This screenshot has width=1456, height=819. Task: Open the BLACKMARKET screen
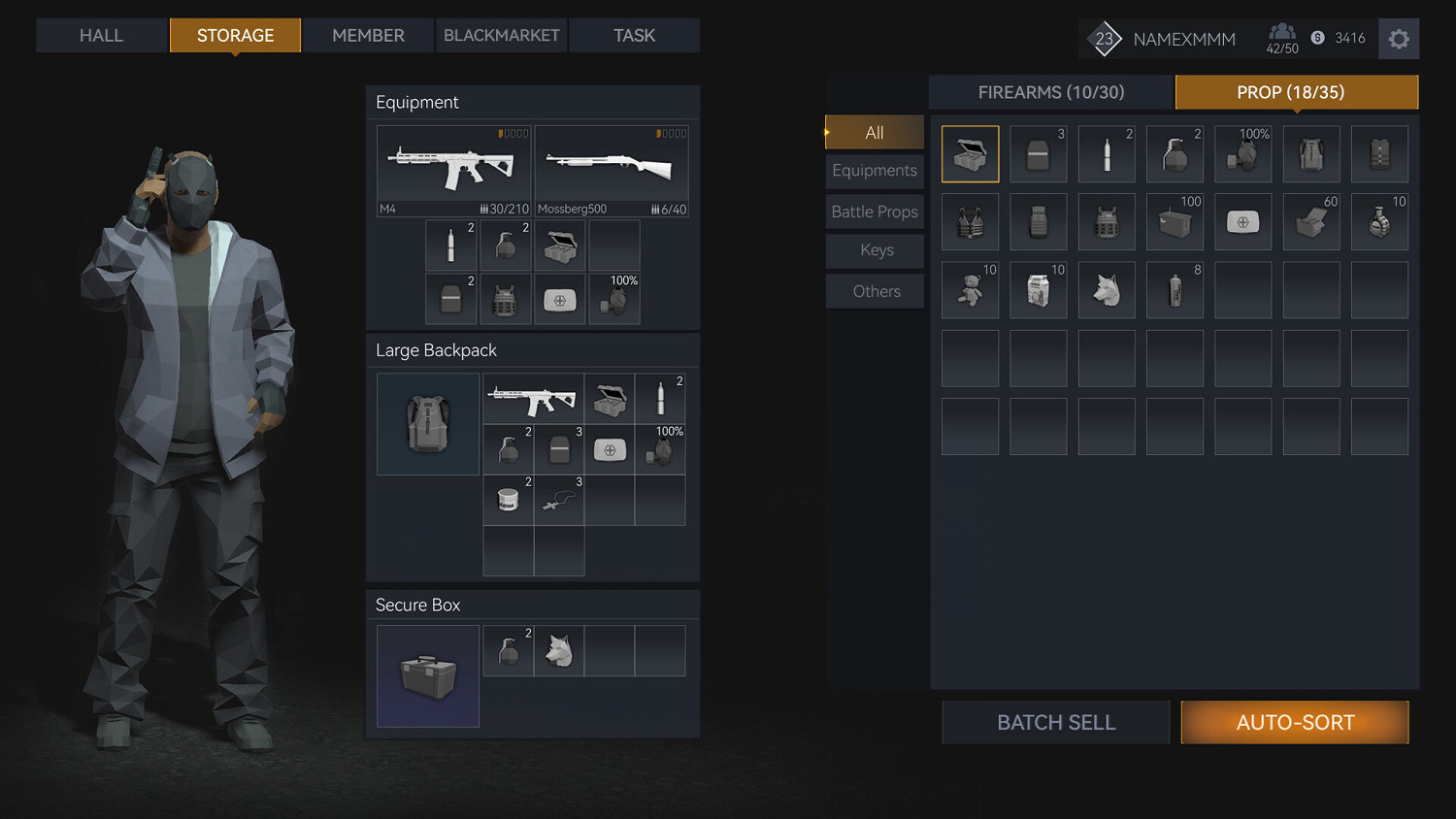coord(501,35)
